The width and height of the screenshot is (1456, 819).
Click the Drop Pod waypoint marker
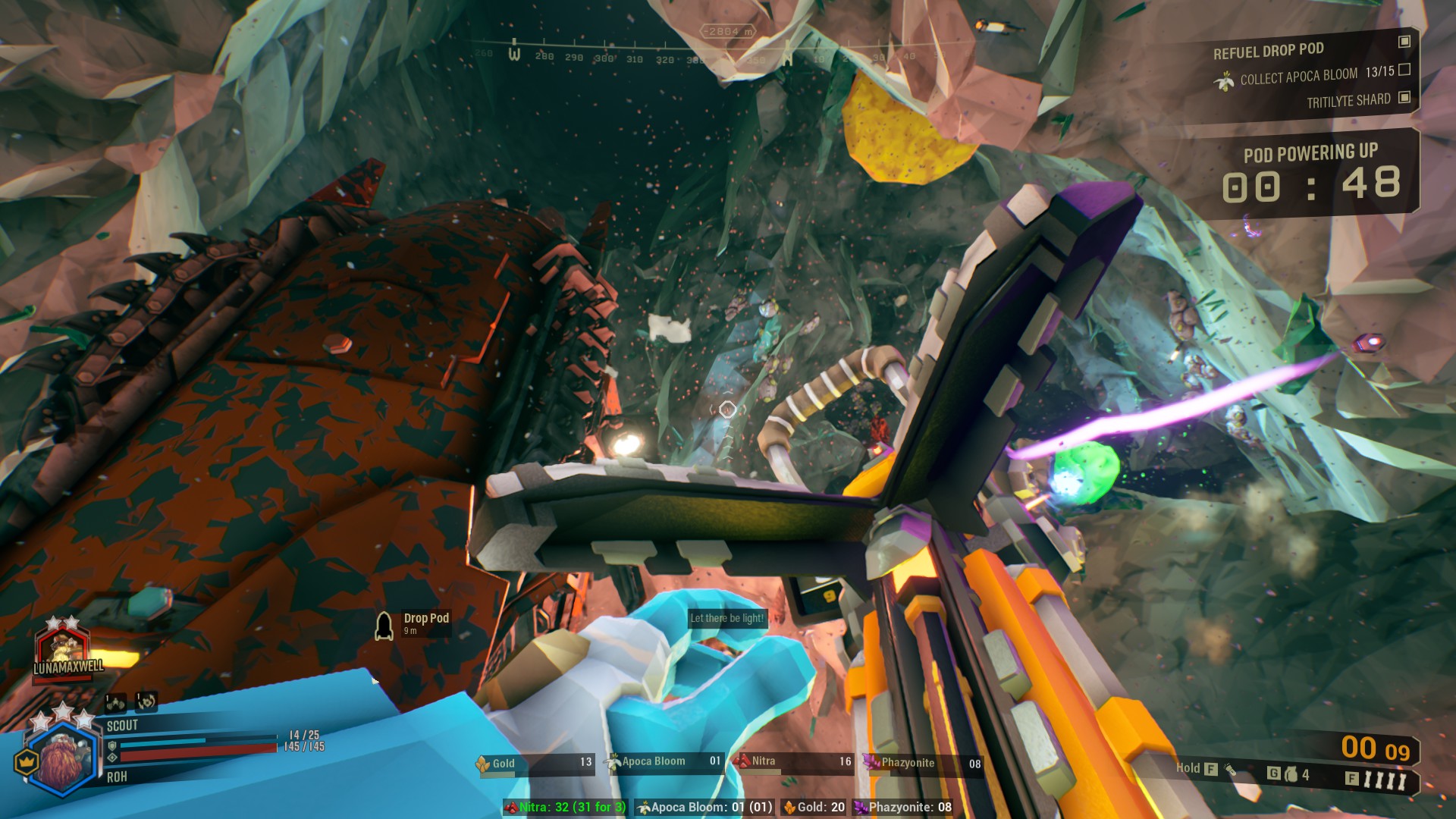384,626
